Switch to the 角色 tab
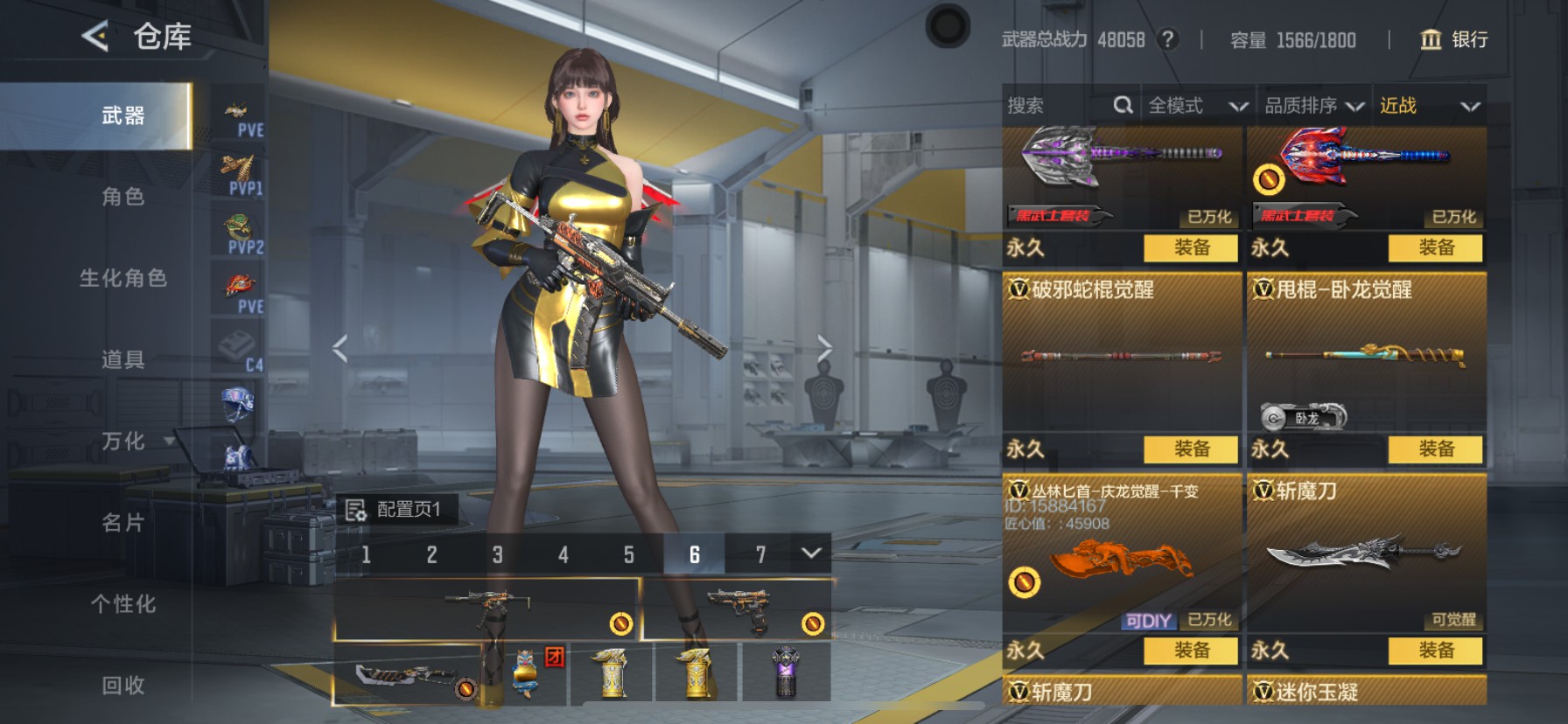 tap(122, 197)
